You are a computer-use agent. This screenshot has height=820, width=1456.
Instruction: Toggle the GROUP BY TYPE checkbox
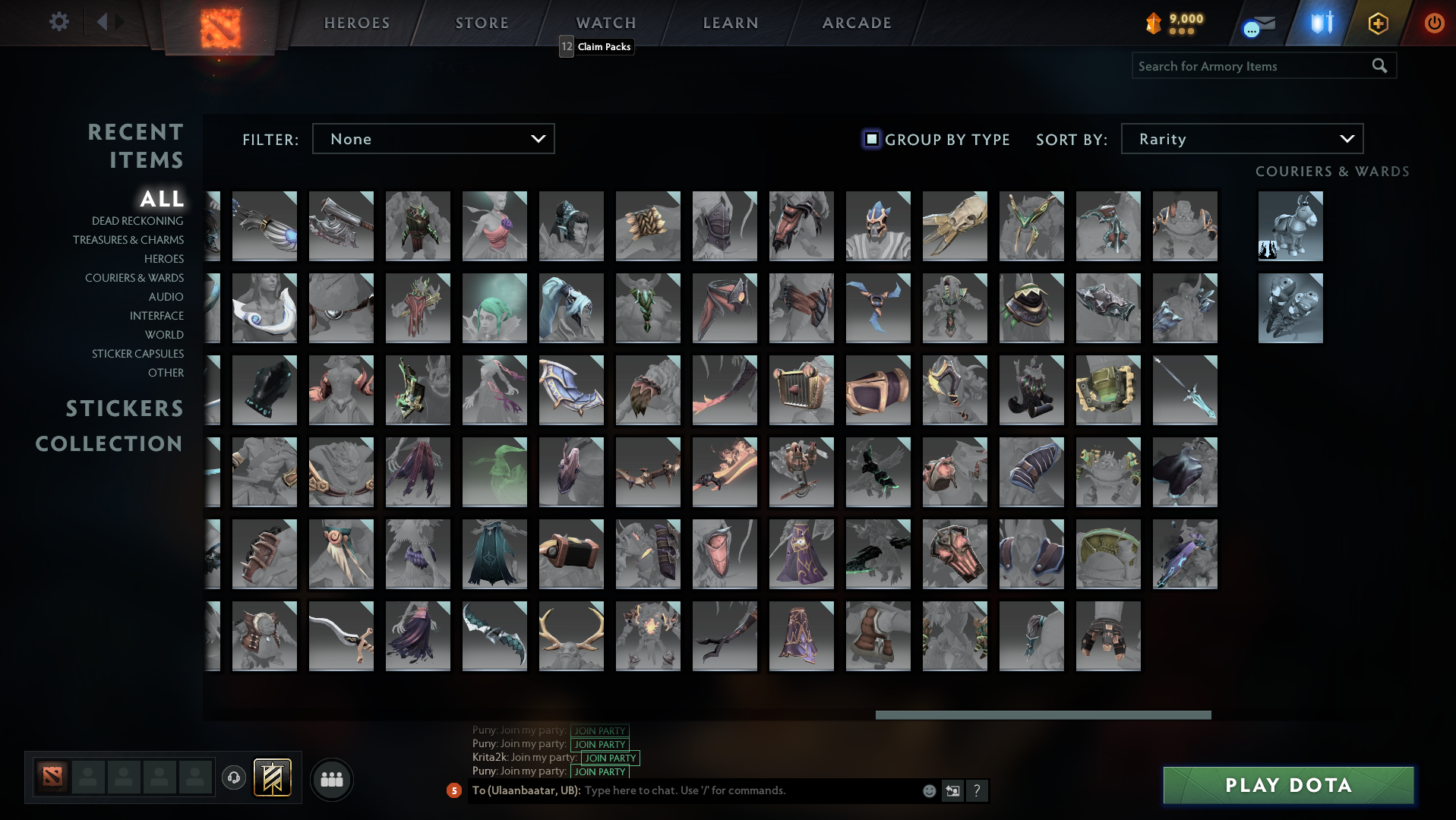pos(870,139)
